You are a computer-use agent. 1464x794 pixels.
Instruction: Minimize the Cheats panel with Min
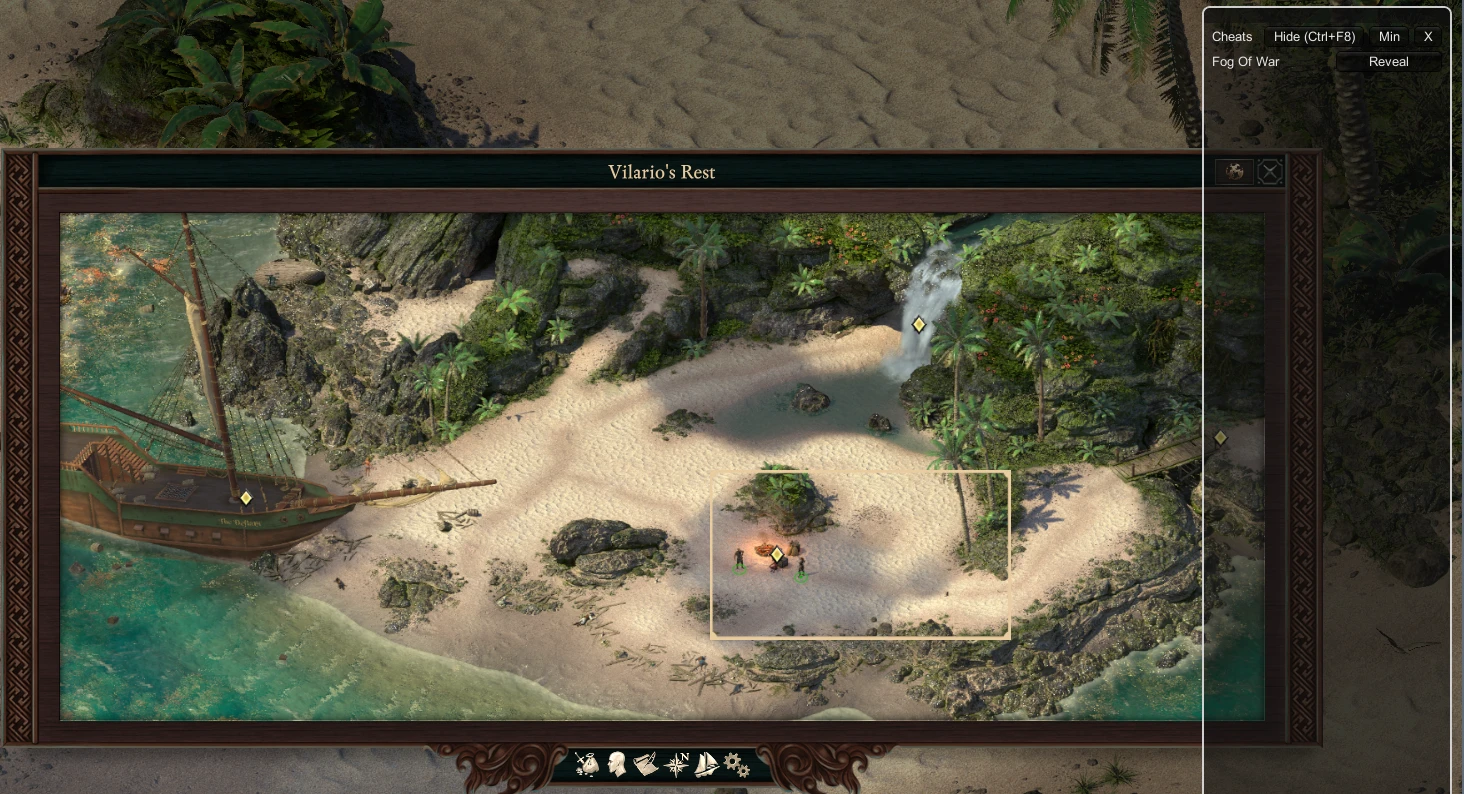(1389, 37)
